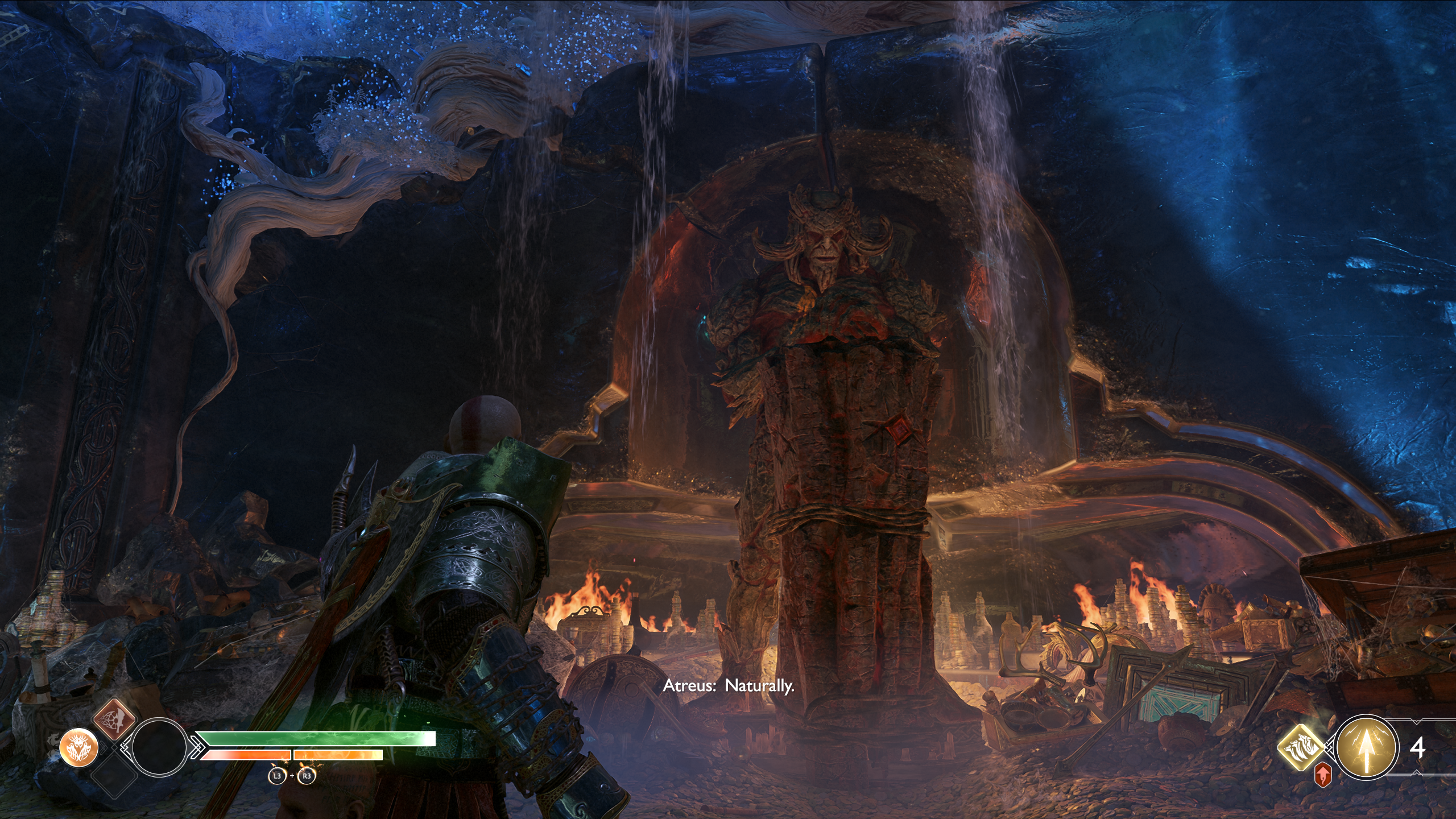Open the arrow details via the double-chevron on health bar

pyautogui.click(x=197, y=748)
